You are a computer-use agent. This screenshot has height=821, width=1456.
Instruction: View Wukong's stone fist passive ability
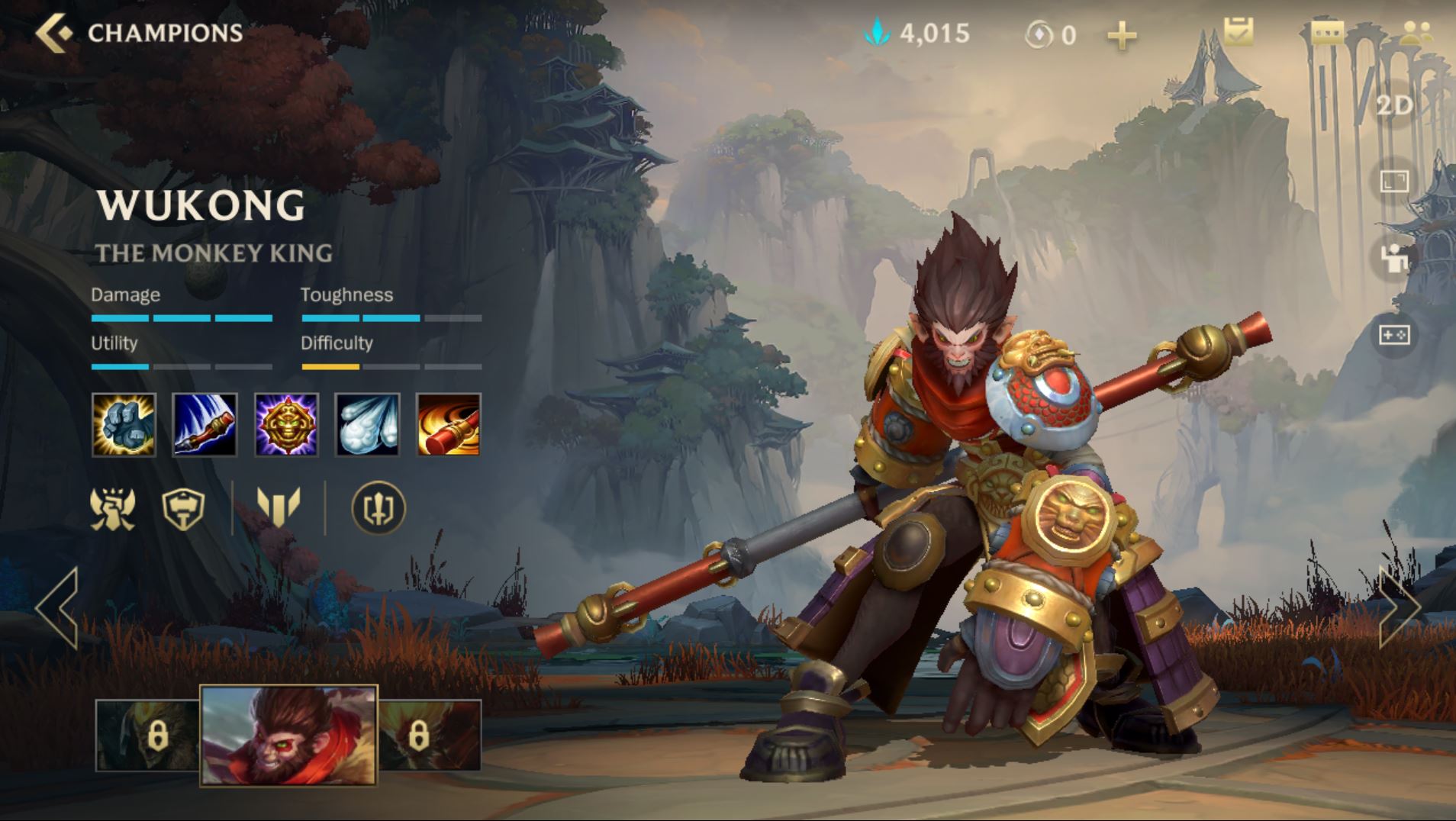[124, 425]
